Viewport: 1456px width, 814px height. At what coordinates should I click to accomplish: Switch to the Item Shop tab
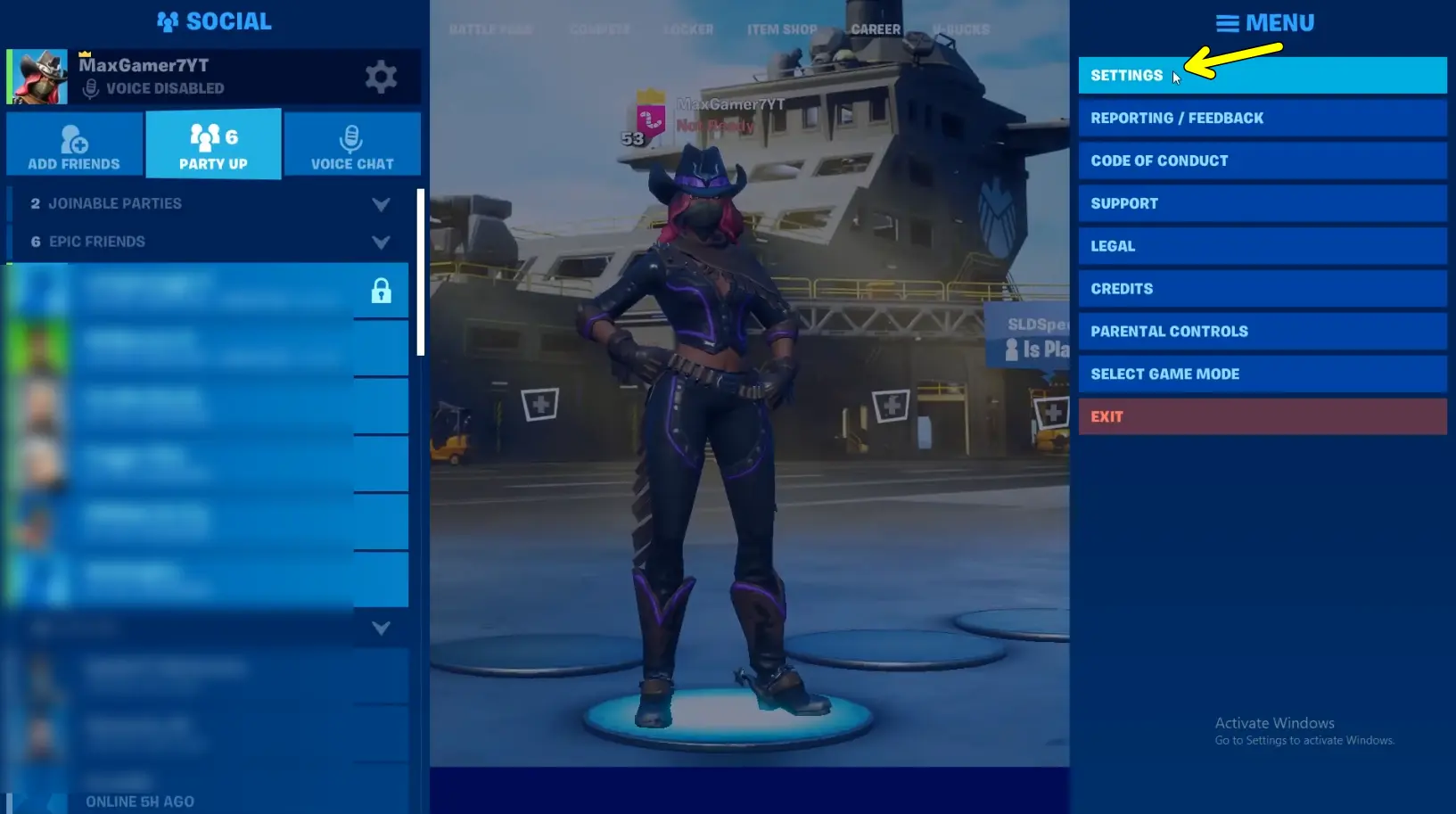782,29
